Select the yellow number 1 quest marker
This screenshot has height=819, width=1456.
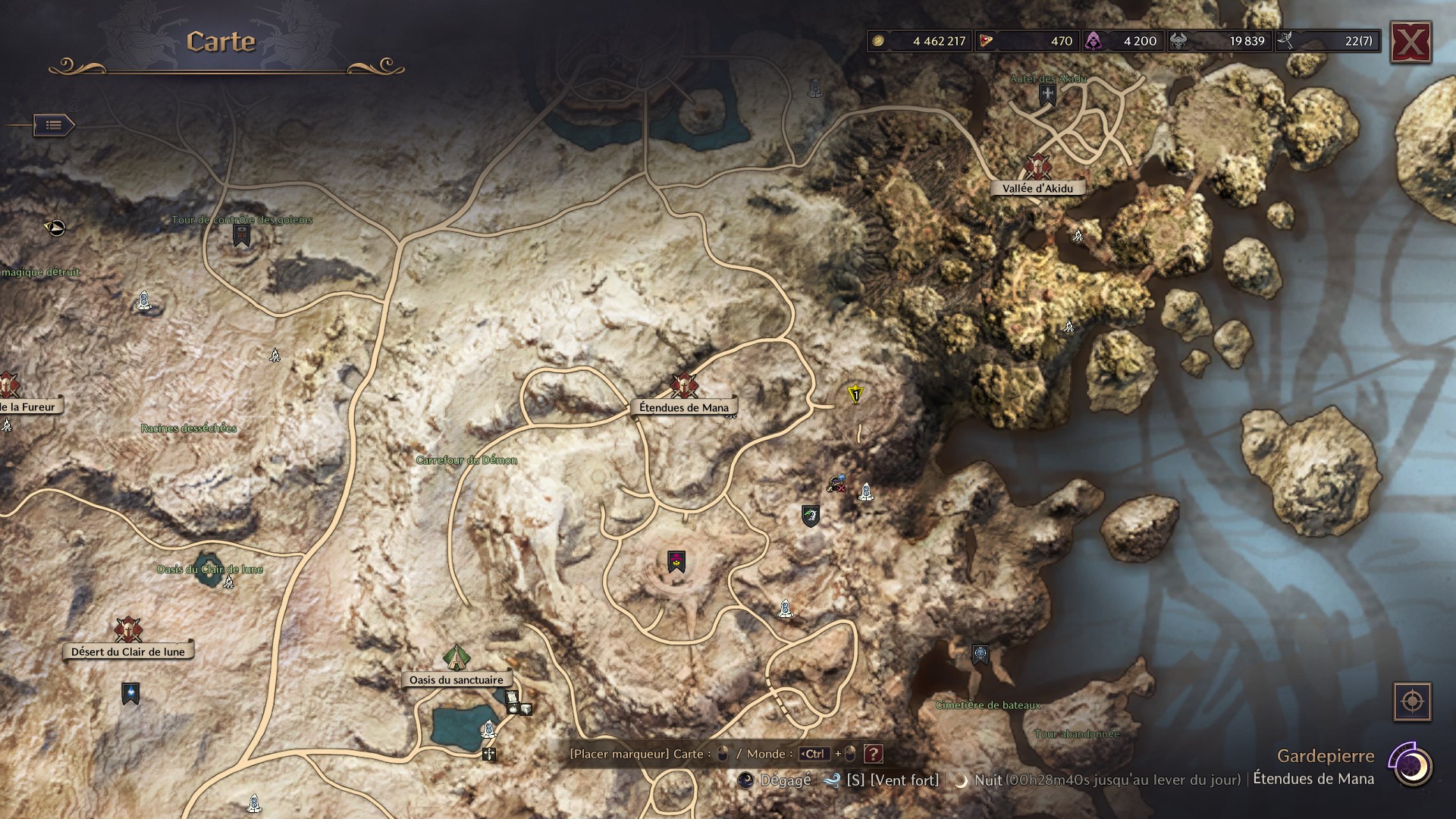[854, 395]
